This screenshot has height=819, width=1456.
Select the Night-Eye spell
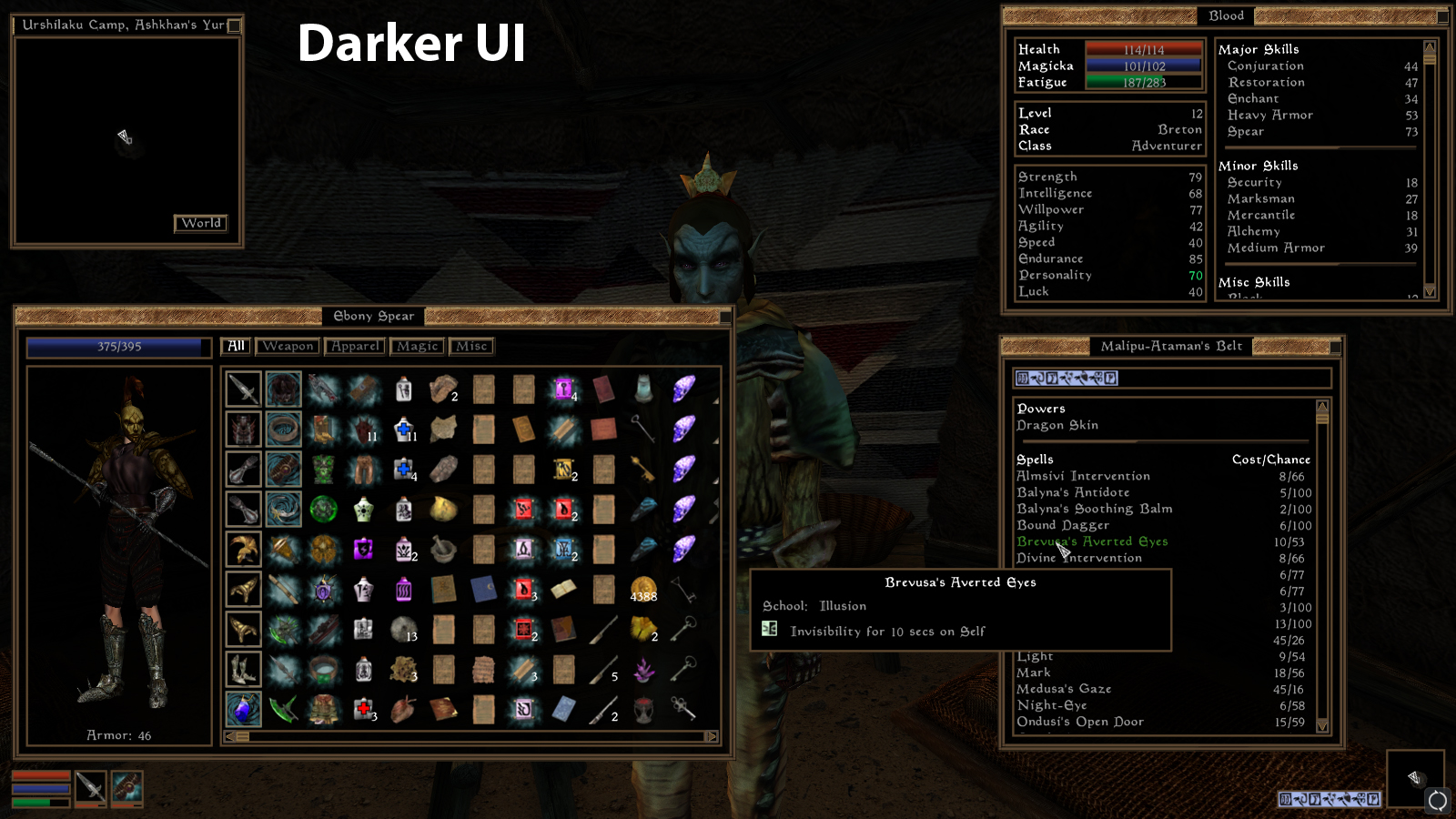pos(1052,705)
